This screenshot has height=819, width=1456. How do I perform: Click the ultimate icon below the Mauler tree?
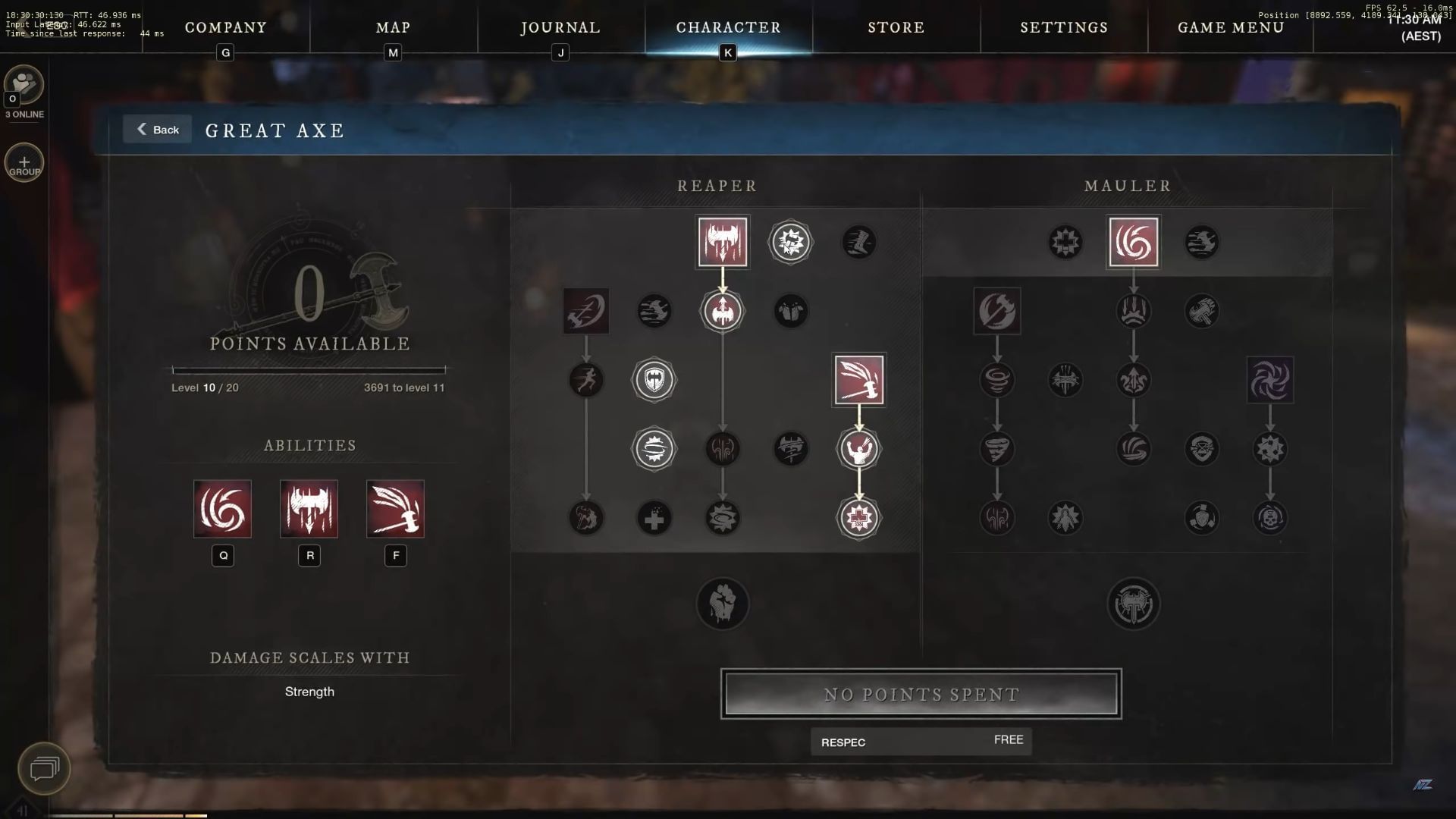point(1133,604)
